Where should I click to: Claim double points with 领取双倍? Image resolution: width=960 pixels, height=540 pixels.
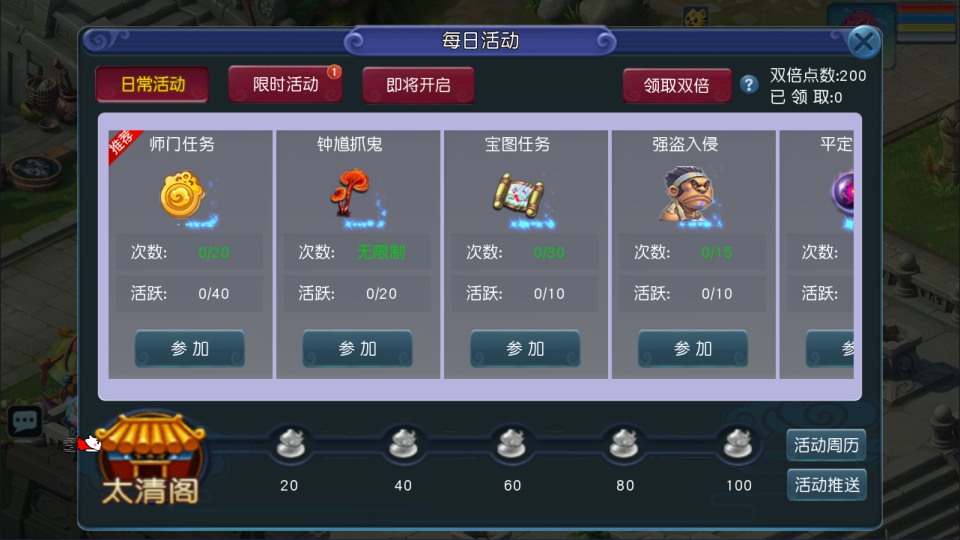click(x=676, y=85)
